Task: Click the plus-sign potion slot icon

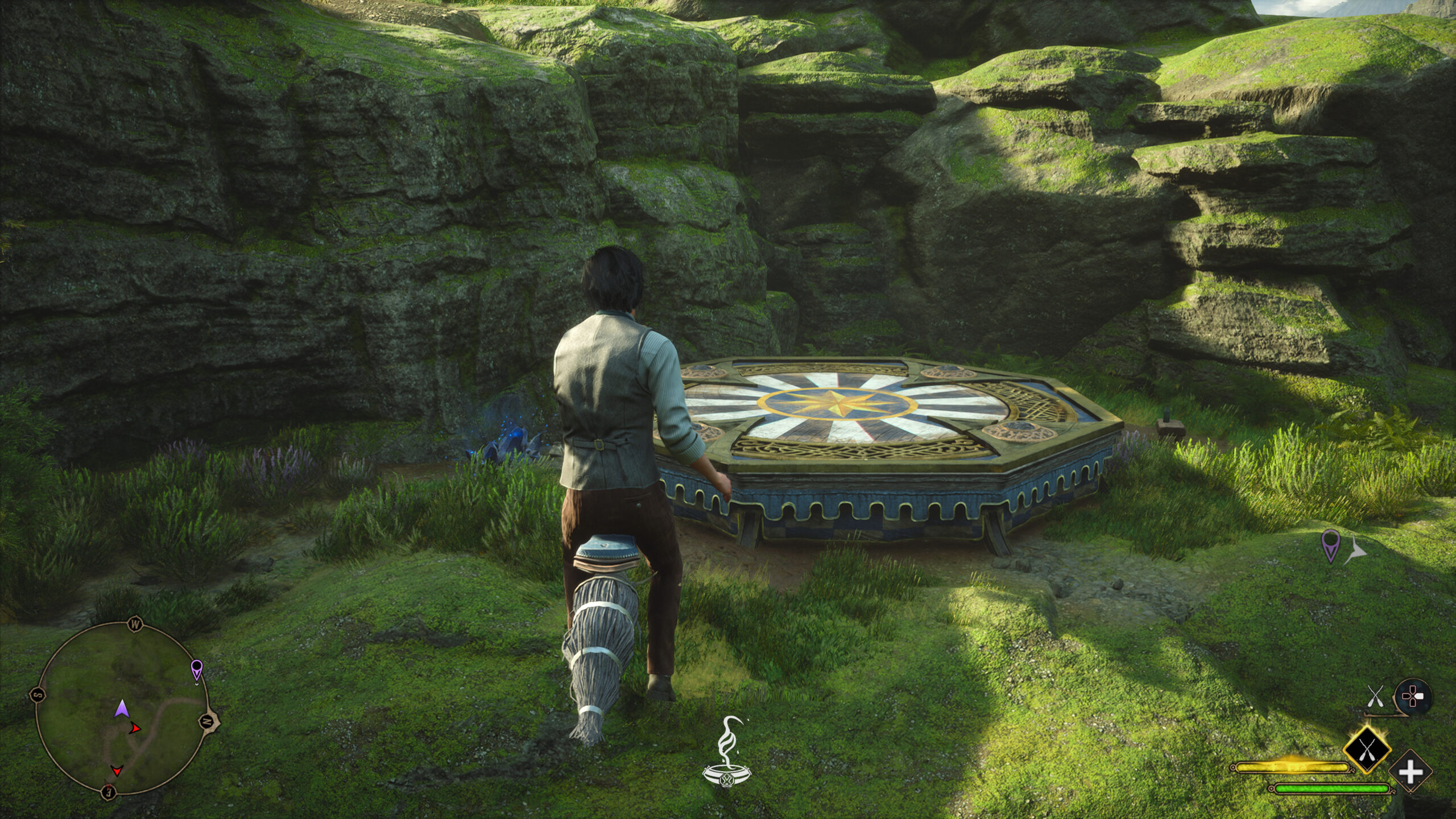Action: coord(1410,771)
